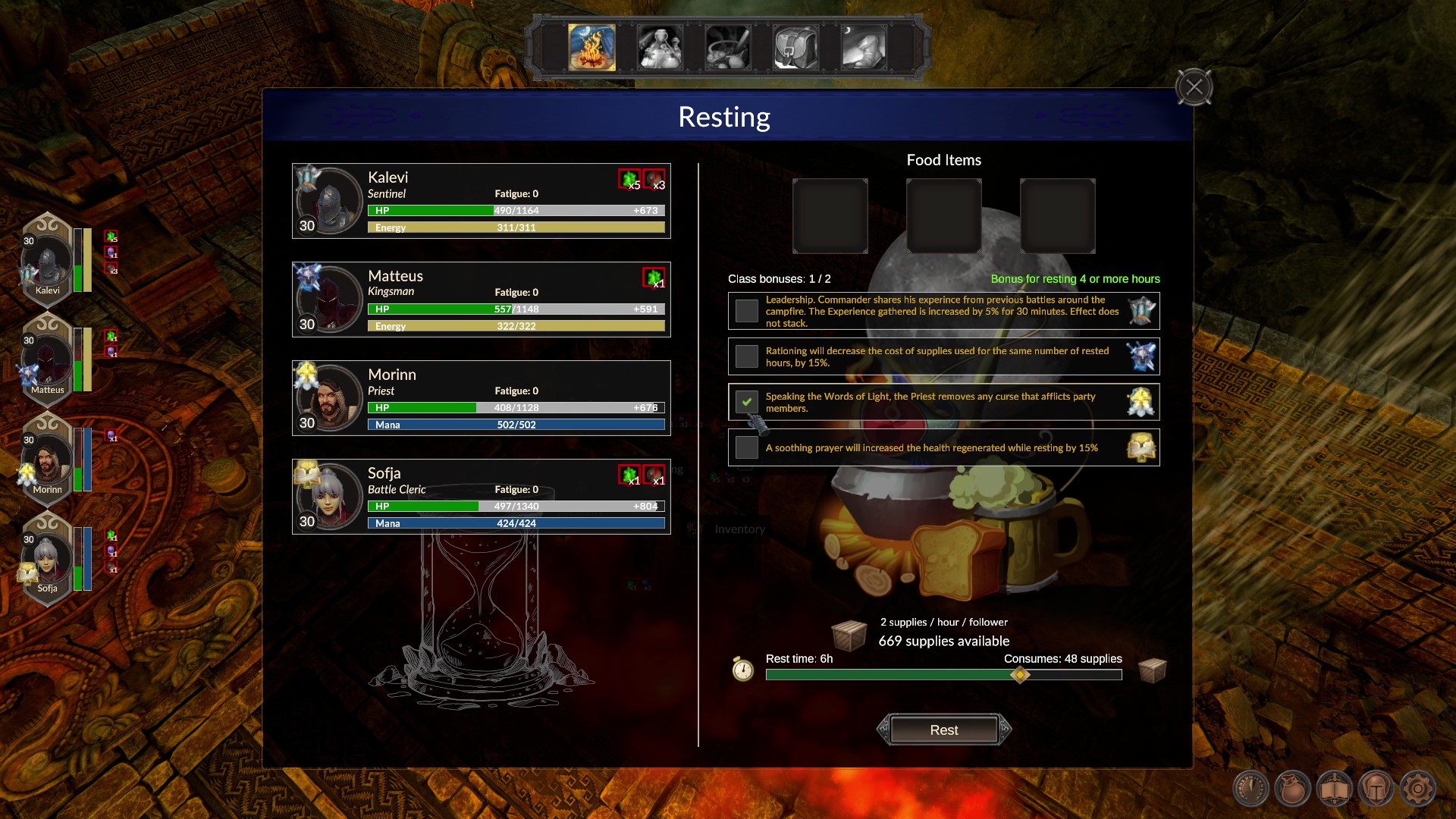Click the x3 debuff icon on Kalevi
The image size is (1456, 819).
653,181
